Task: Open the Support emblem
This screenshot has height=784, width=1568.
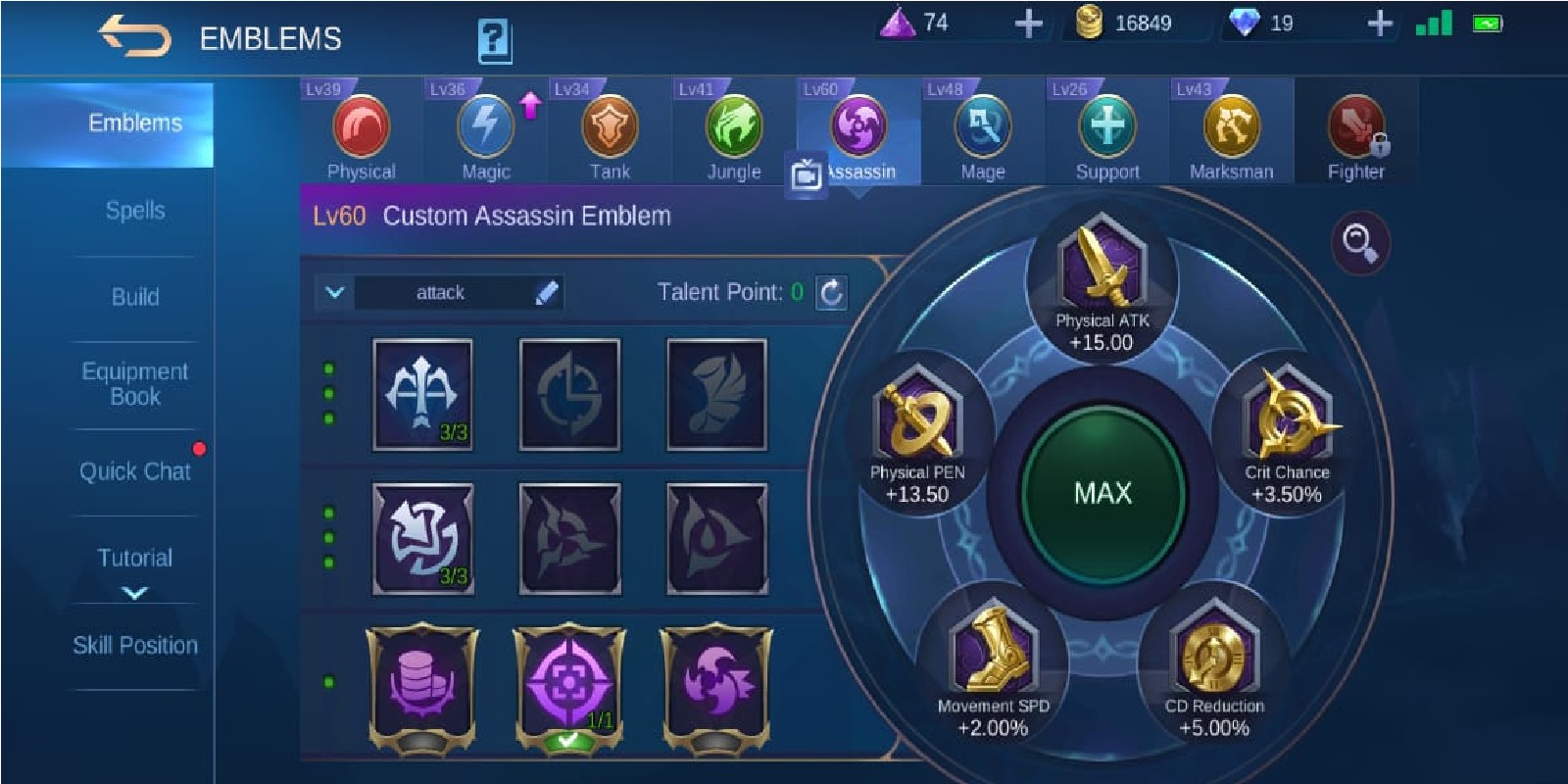Action: tap(1106, 127)
